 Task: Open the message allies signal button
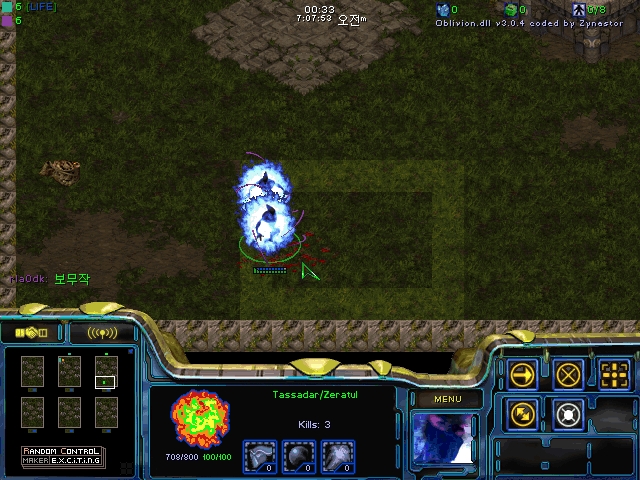point(102,333)
